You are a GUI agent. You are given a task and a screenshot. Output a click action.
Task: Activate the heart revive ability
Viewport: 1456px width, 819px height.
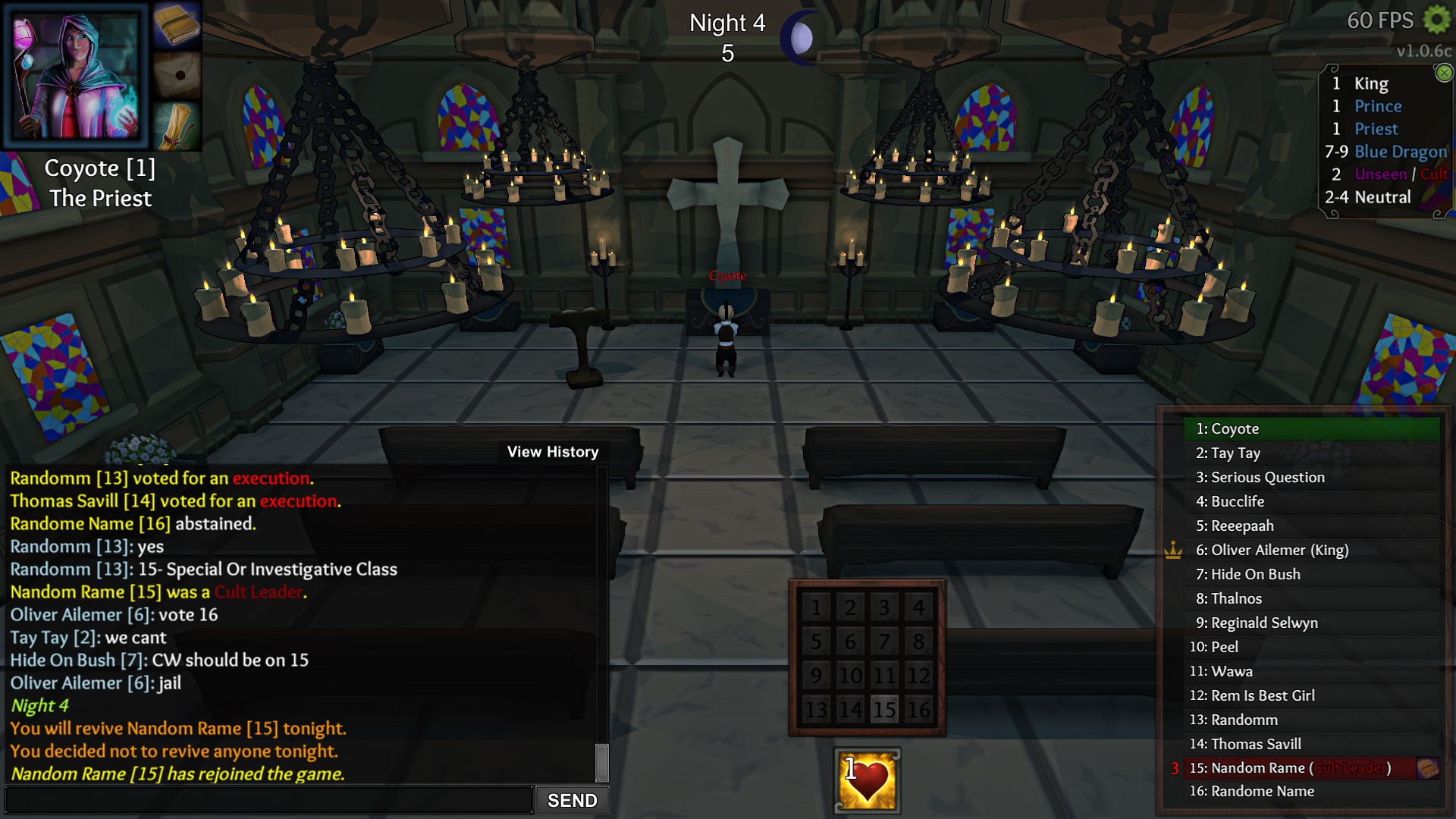coord(868,780)
